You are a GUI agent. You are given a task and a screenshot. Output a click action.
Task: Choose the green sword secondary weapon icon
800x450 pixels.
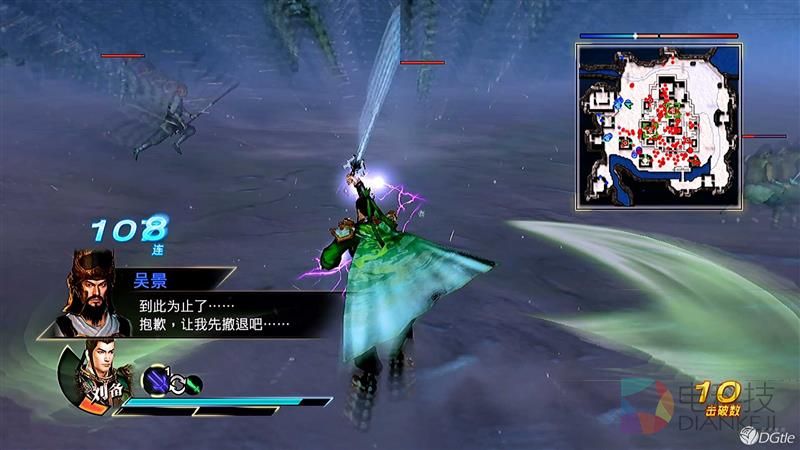(x=194, y=382)
